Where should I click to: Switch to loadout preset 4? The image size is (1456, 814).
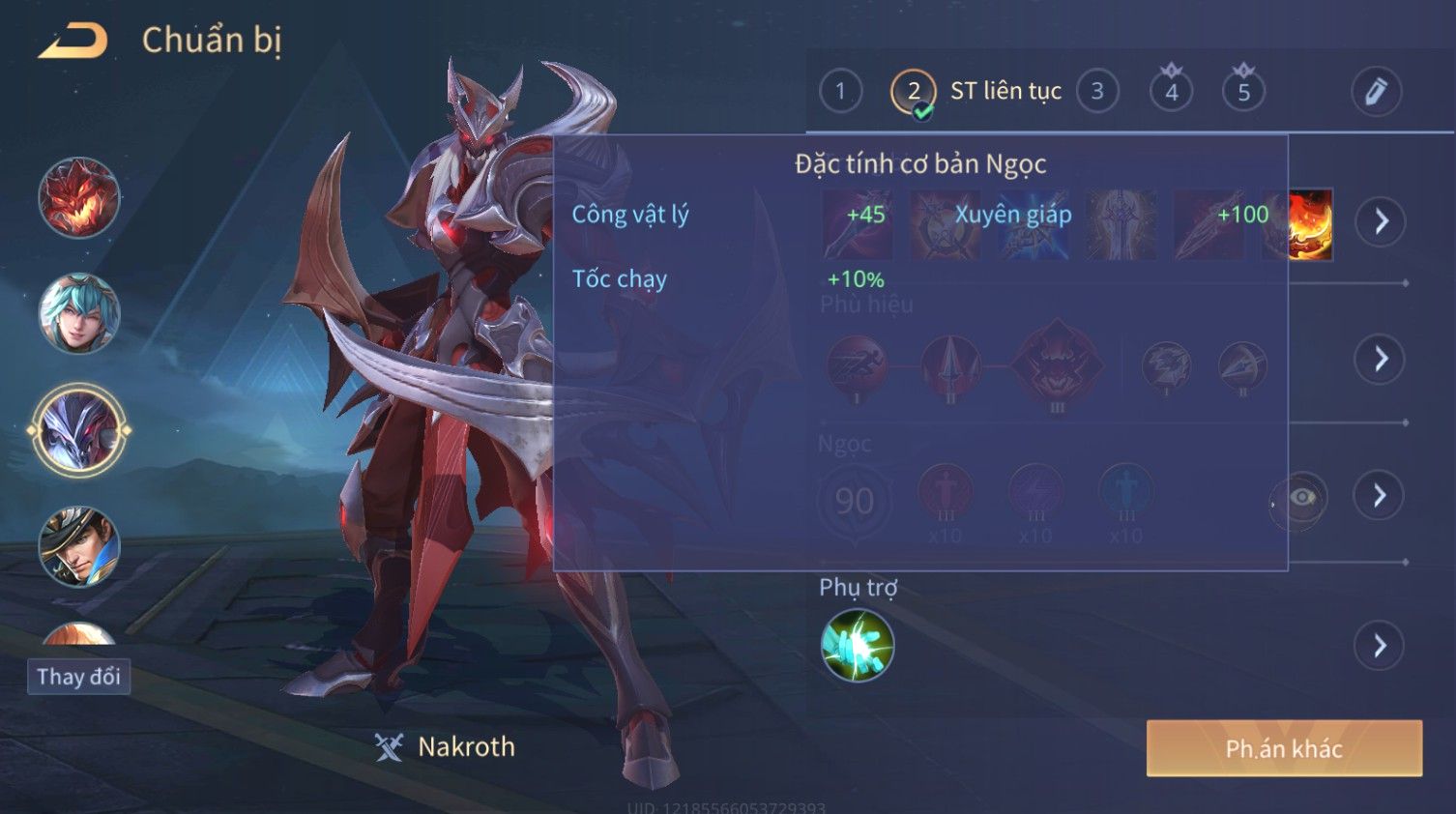point(1171,92)
